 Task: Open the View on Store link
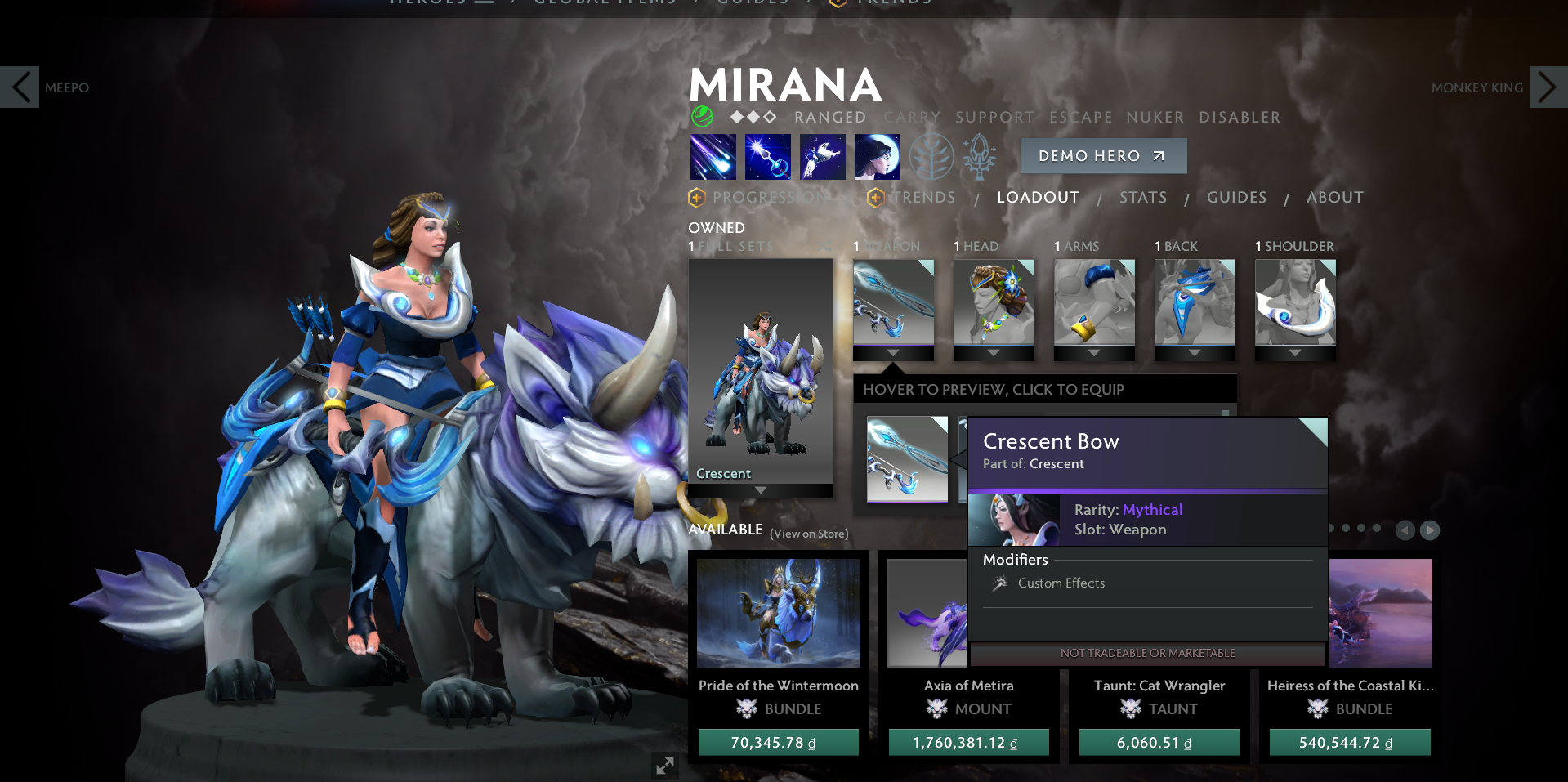pyautogui.click(x=808, y=533)
